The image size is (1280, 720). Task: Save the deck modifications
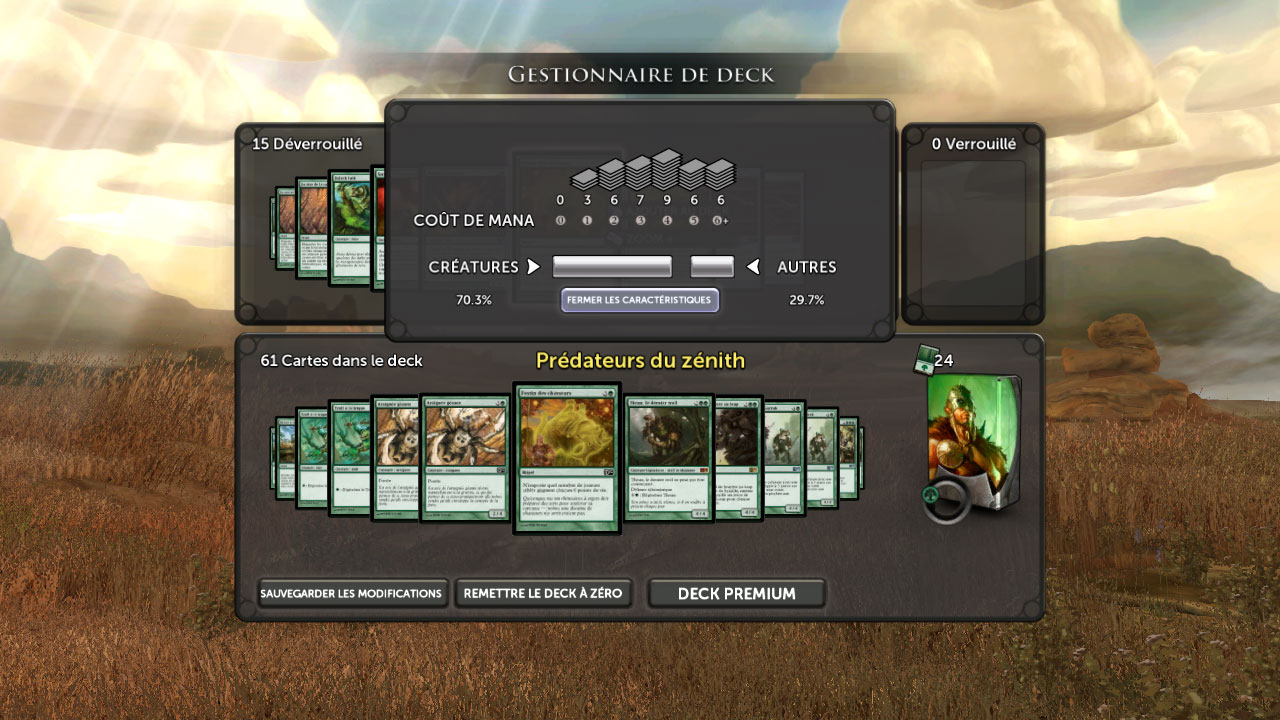point(350,593)
